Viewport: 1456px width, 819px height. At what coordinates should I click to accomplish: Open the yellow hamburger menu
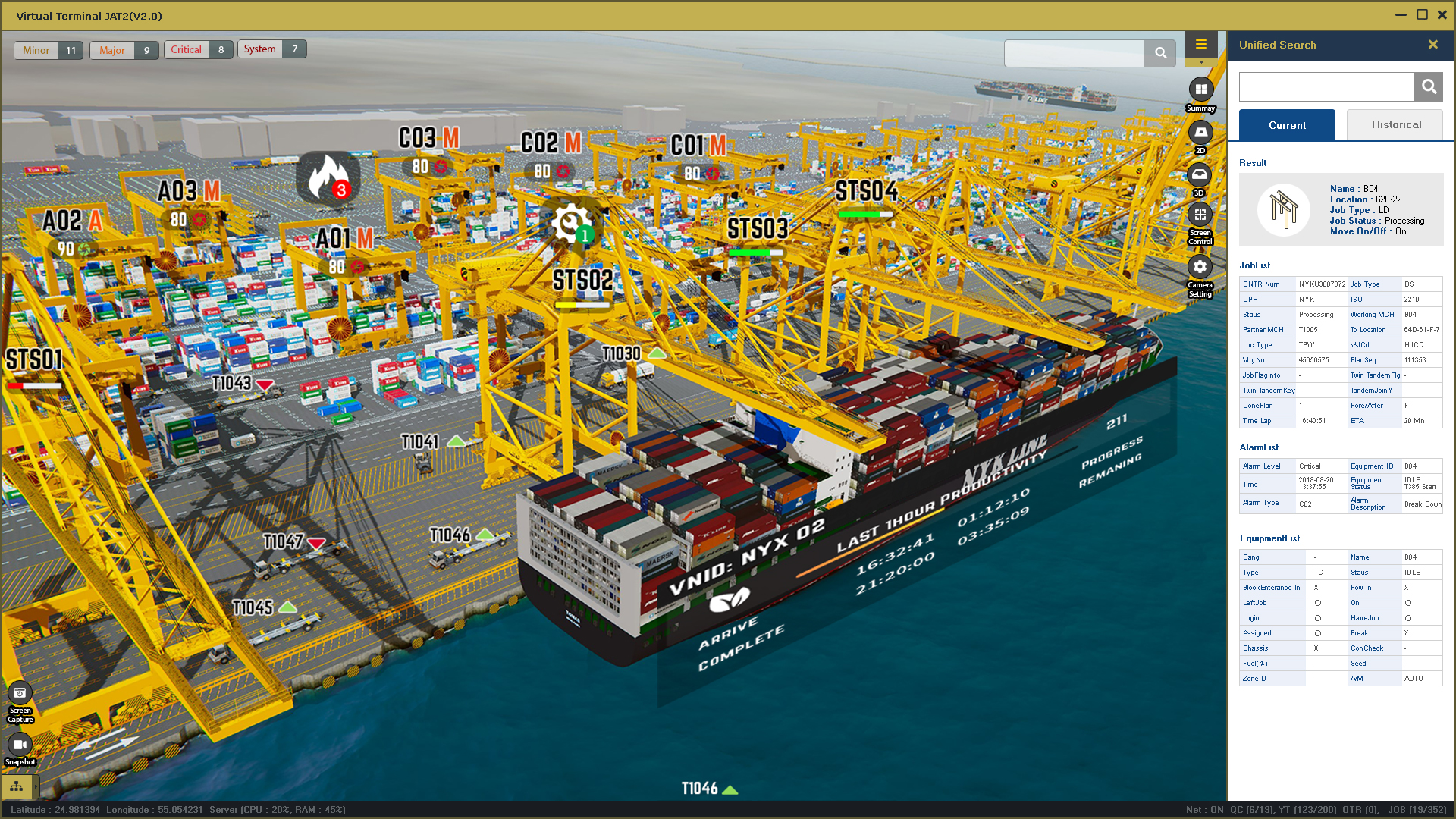point(1201,45)
